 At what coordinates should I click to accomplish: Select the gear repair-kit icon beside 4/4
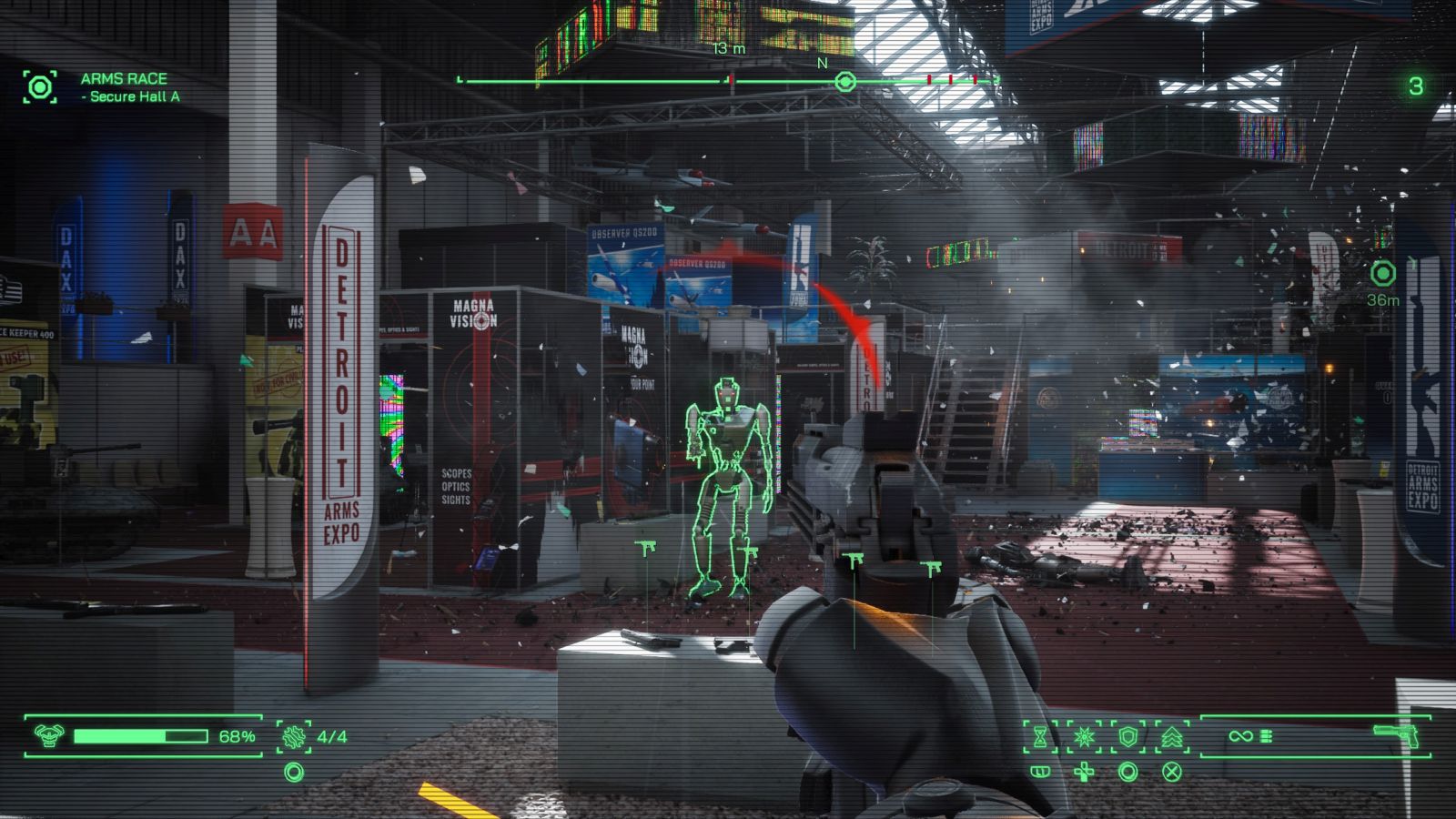293,737
